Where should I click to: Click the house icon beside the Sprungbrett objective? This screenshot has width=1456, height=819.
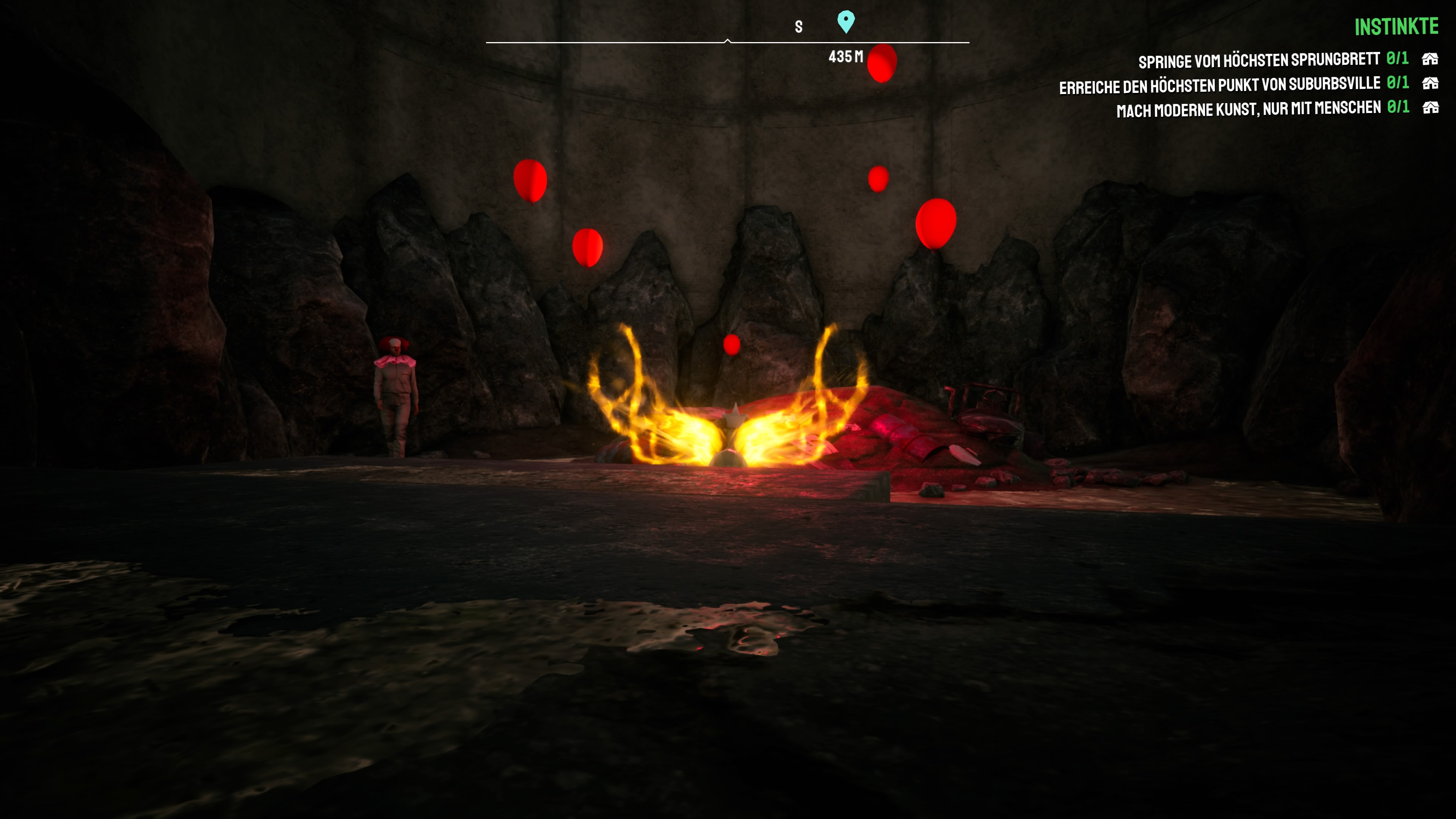pos(1429,59)
